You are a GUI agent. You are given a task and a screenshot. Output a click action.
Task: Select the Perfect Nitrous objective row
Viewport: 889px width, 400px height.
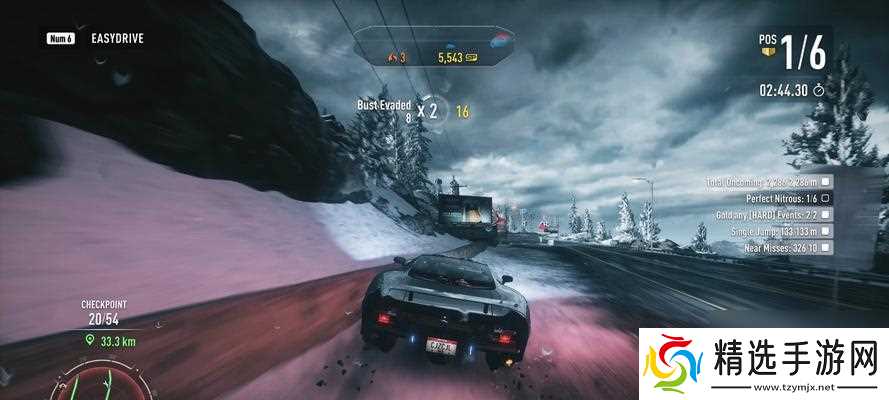(x=766, y=198)
